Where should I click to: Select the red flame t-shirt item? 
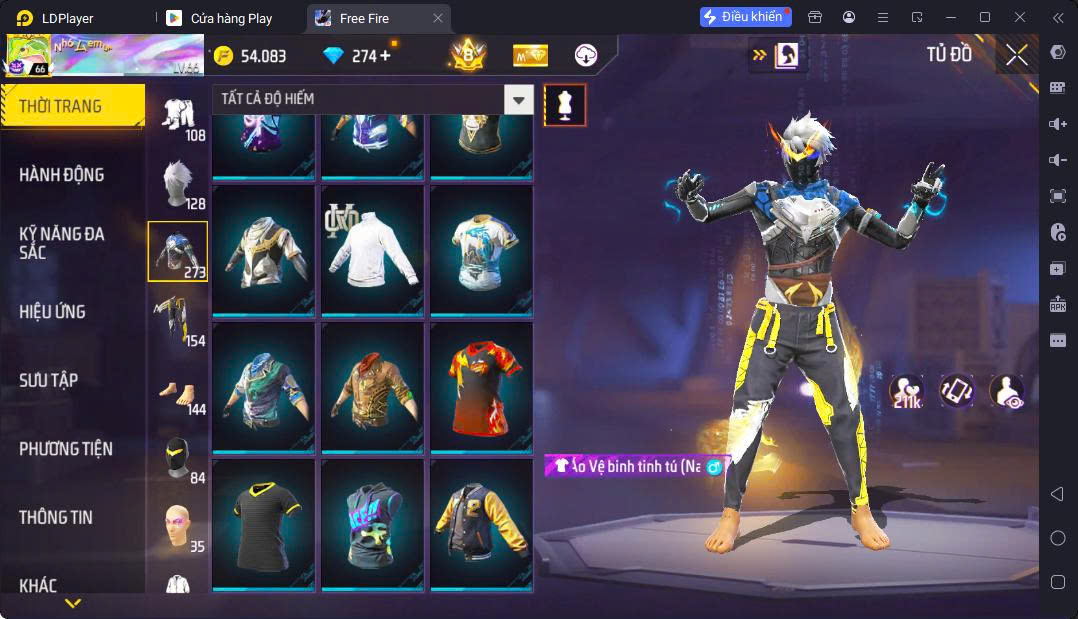point(482,386)
